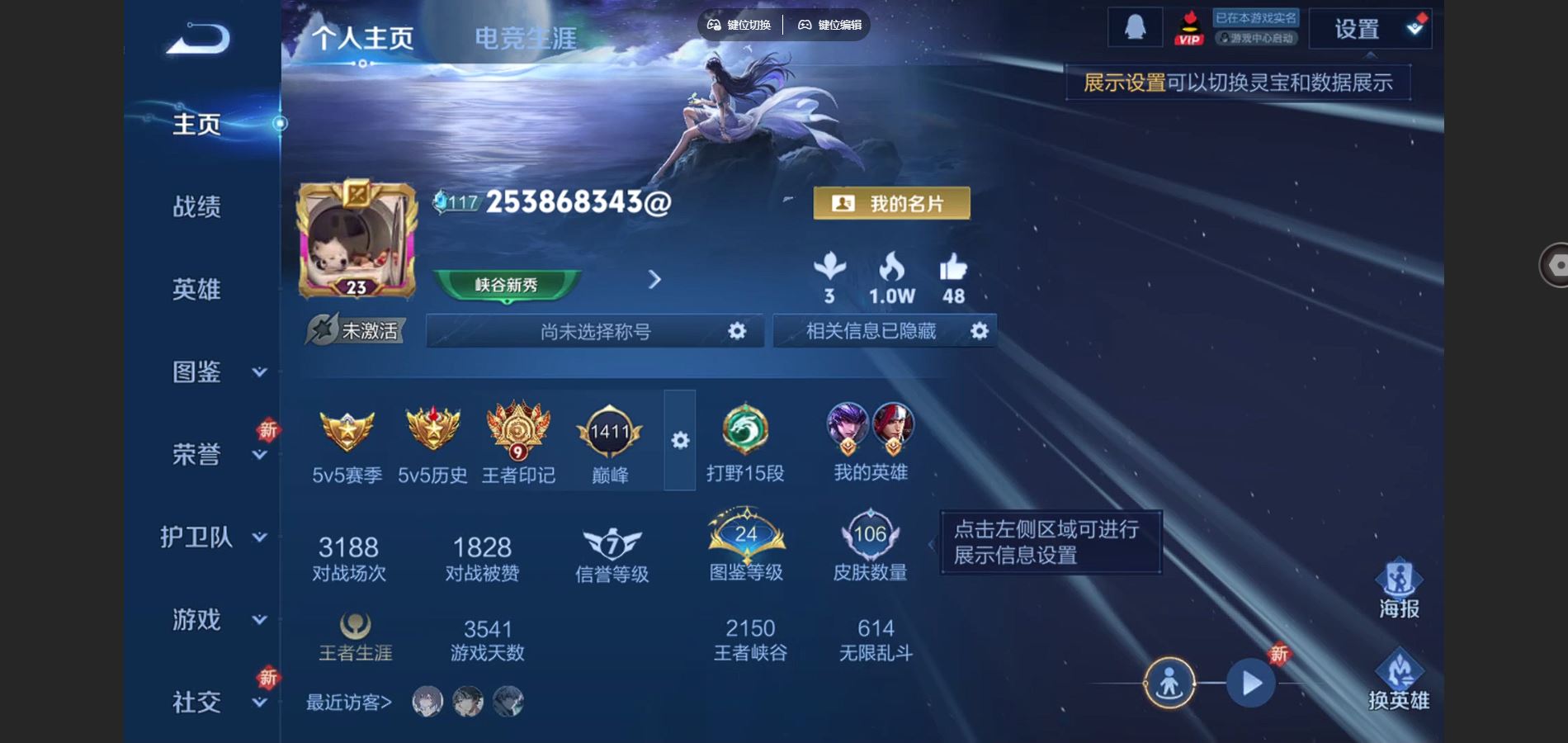
Task: Open the 战绩 sidebar section
Action: click(196, 206)
